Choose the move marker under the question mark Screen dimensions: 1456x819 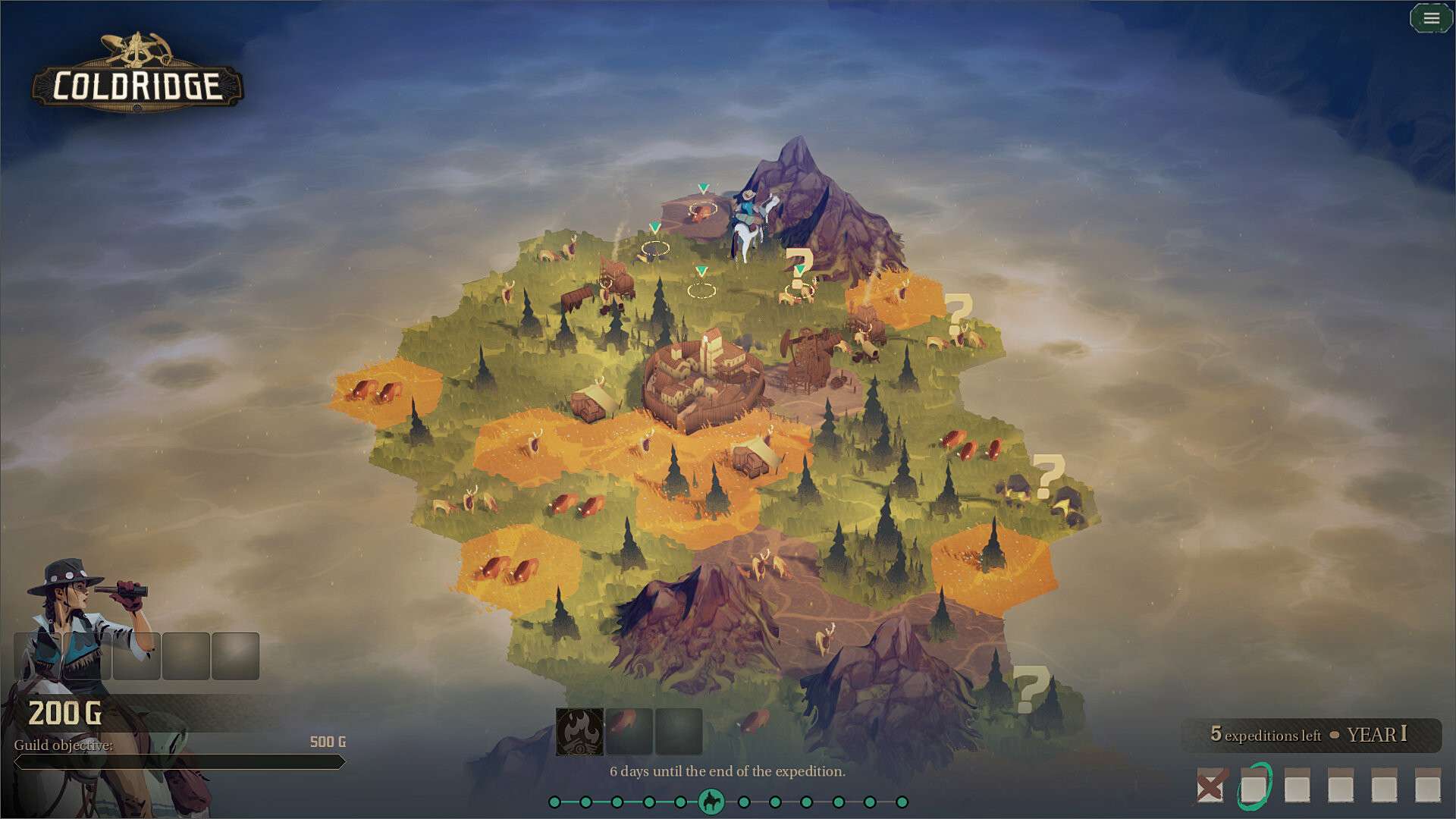pyautogui.click(x=799, y=289)
